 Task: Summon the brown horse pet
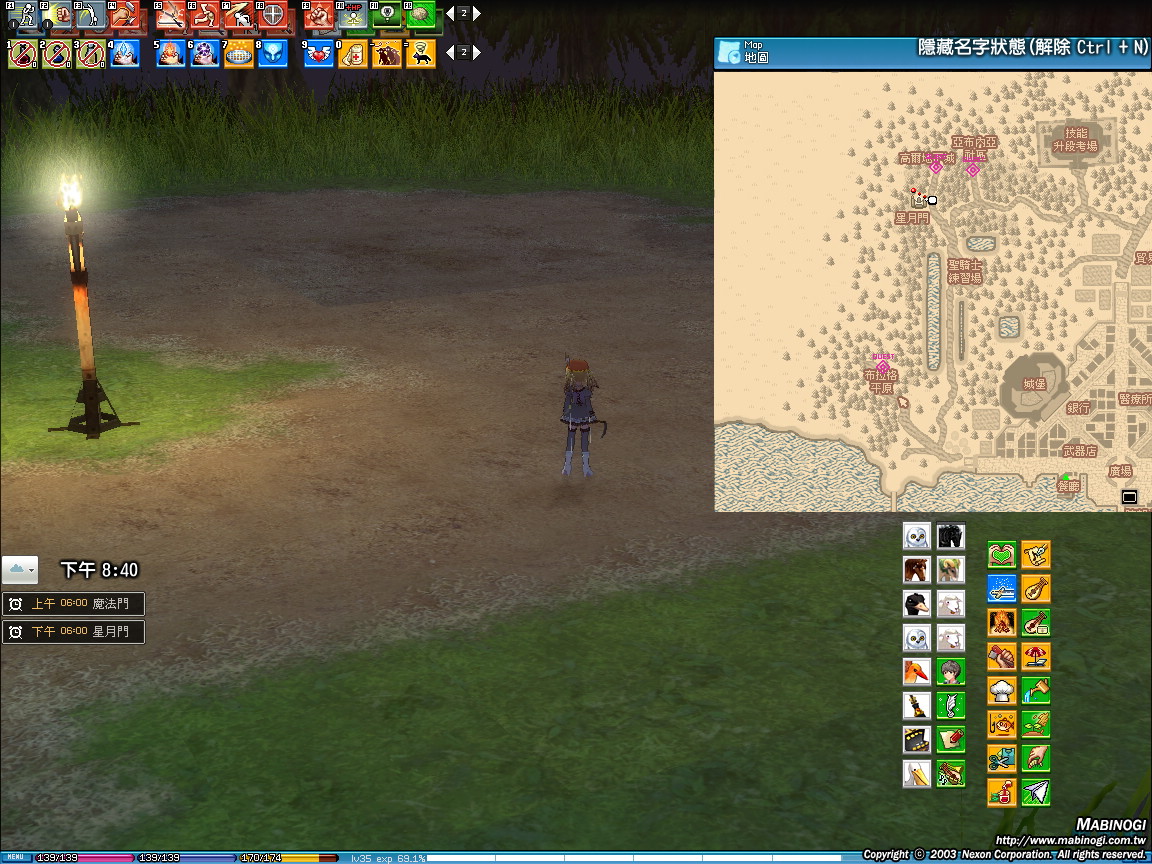[x=916, y=570]
